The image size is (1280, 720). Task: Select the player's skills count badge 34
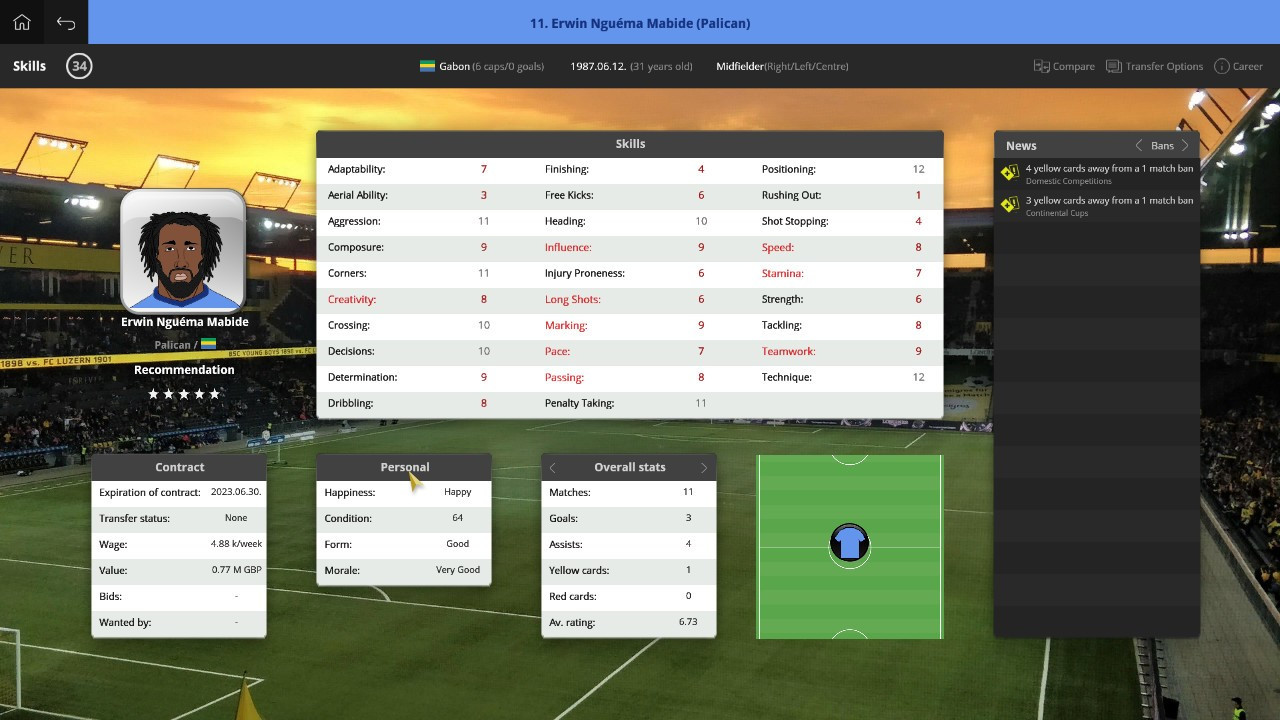pyautogui.click(x=79, y=66)
